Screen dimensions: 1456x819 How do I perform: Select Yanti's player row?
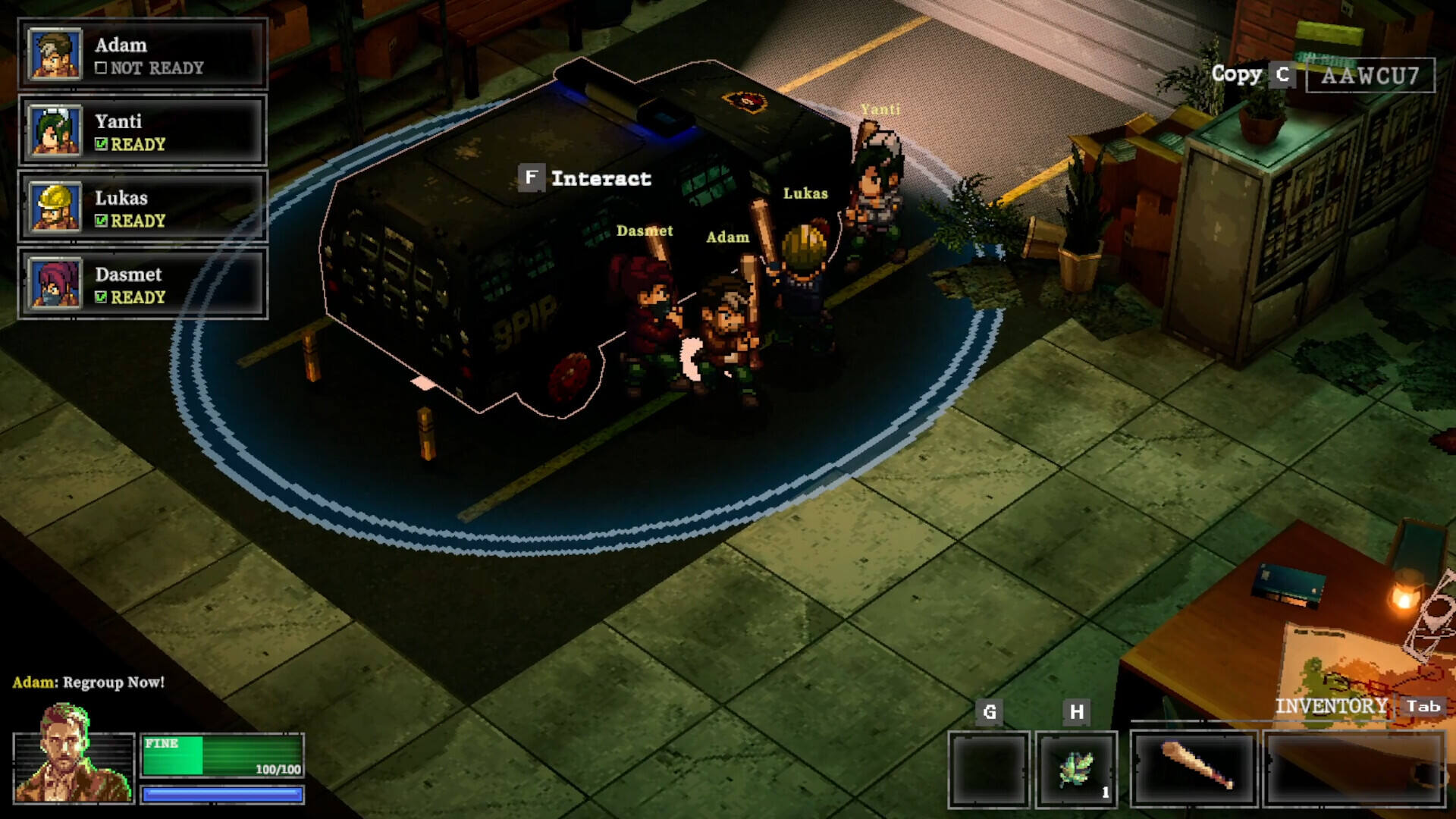[143, 131]
